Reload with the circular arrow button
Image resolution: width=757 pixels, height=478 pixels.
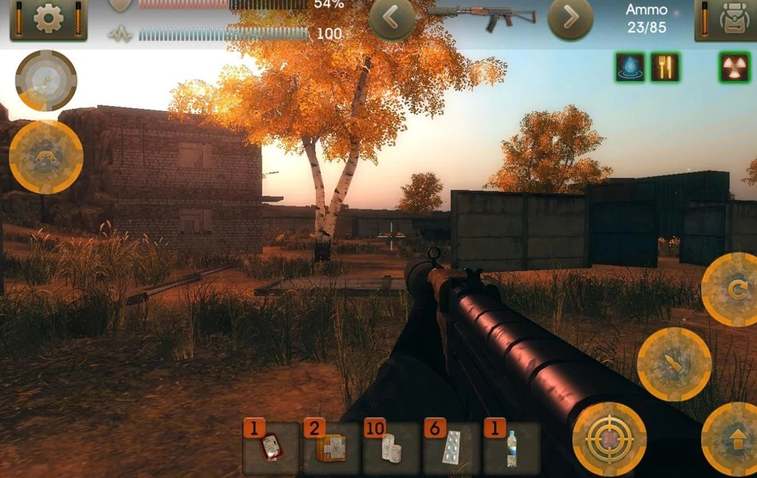[x=735, y=290]
